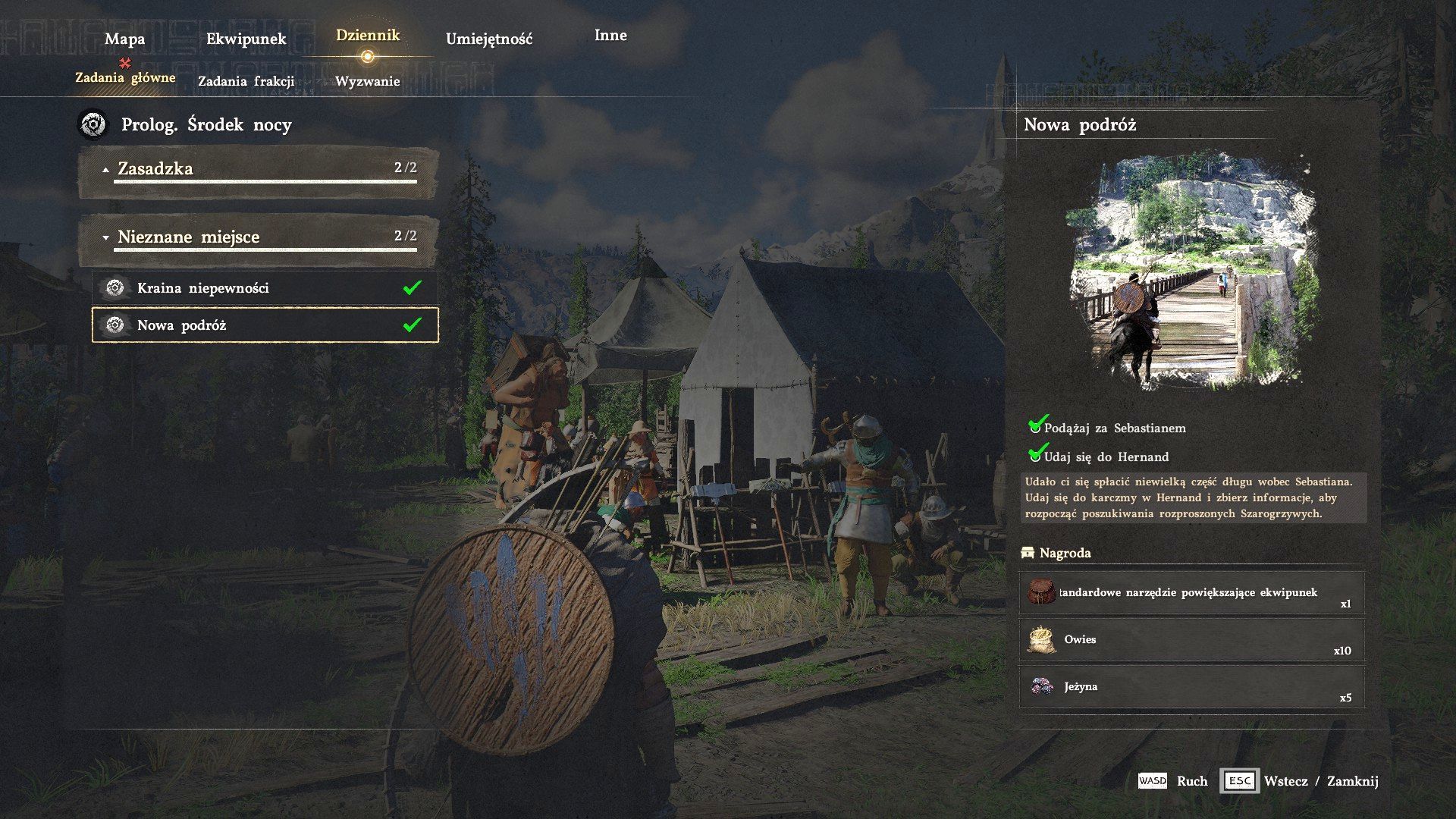Click the Nowa podróż quest thumbnail
The image size is (1456, 819).
(1192, 271)
